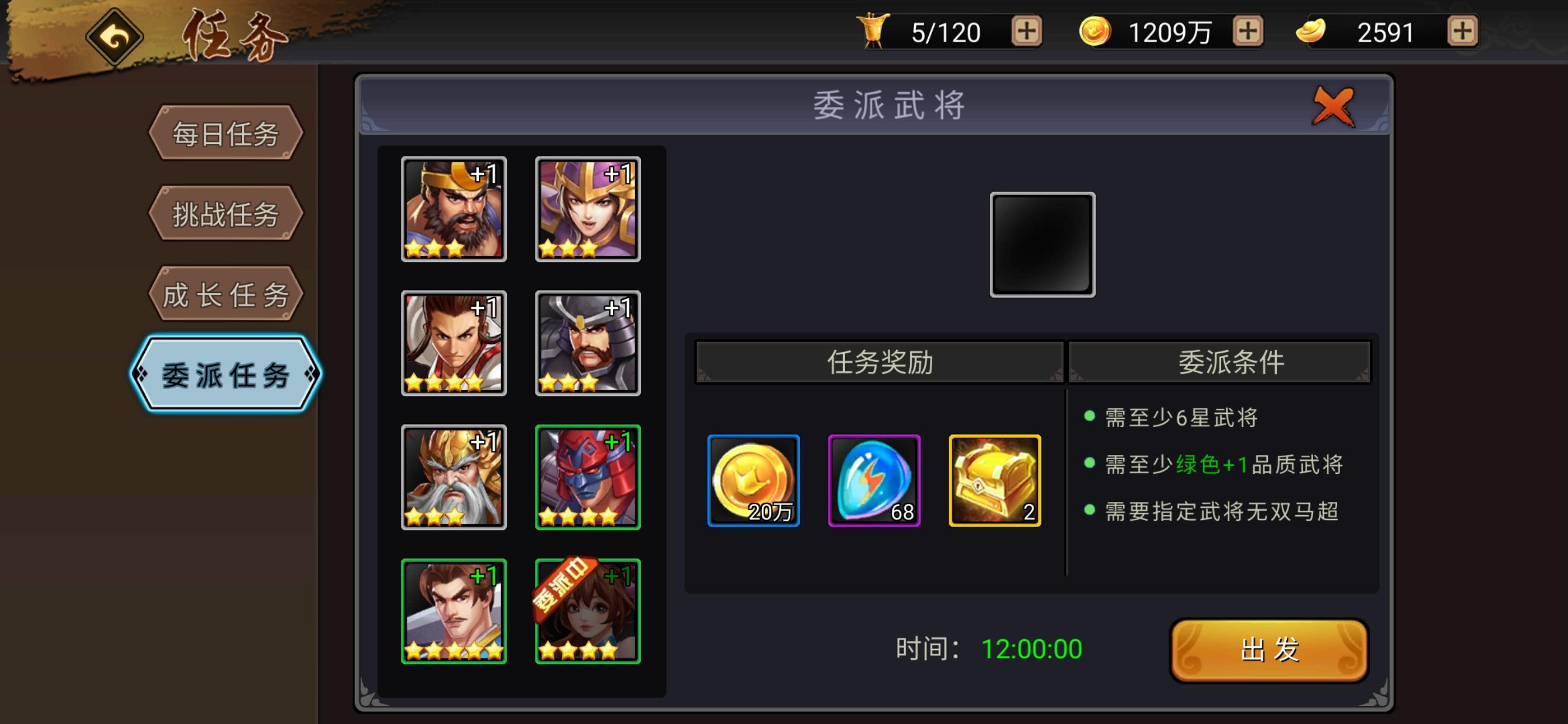
Task: Open the 成长任务 section
Action: pyautogui.click(x=225, y=293)
